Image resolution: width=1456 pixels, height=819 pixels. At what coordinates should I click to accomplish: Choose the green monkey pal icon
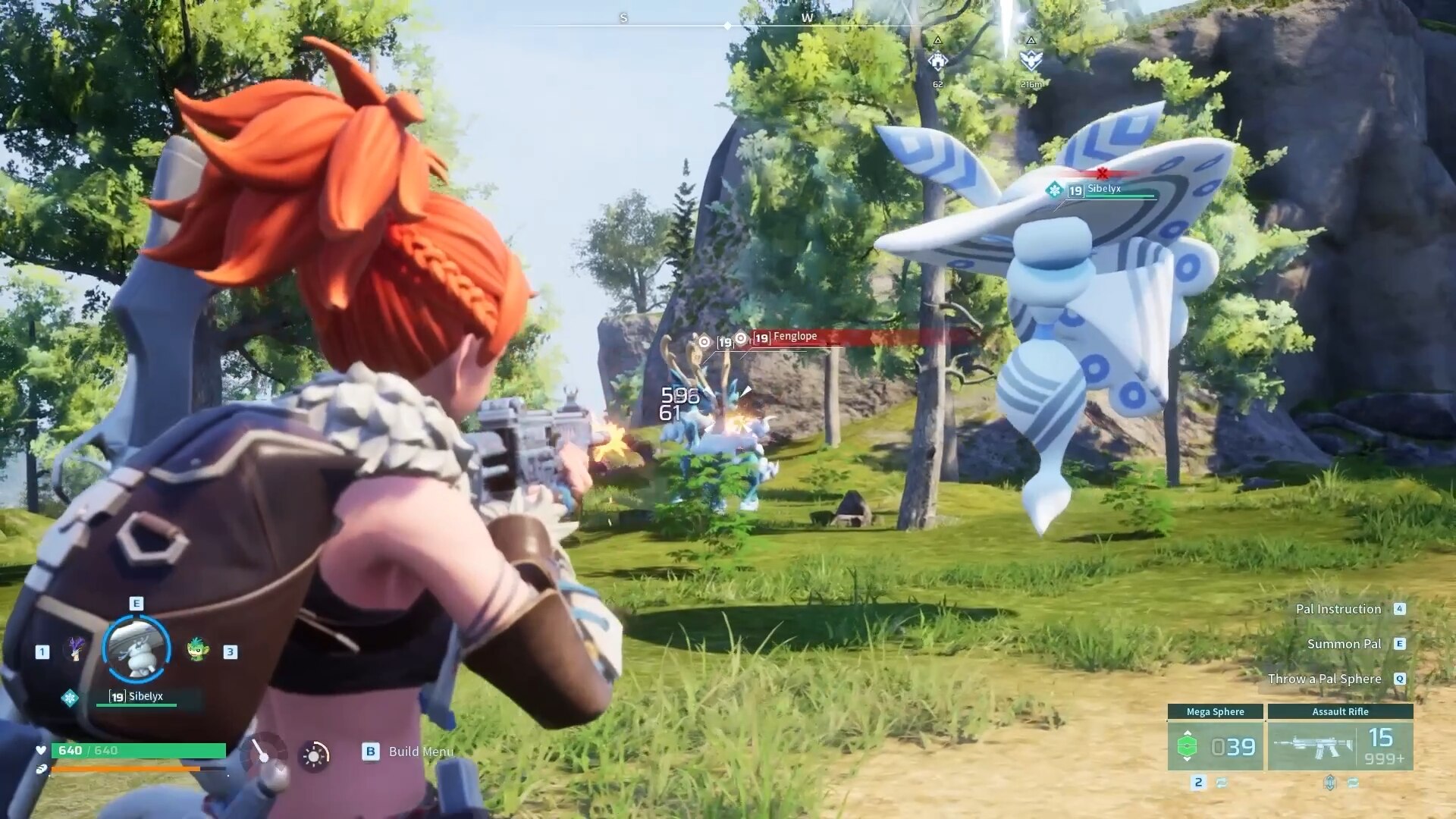(x=197, y=649)
